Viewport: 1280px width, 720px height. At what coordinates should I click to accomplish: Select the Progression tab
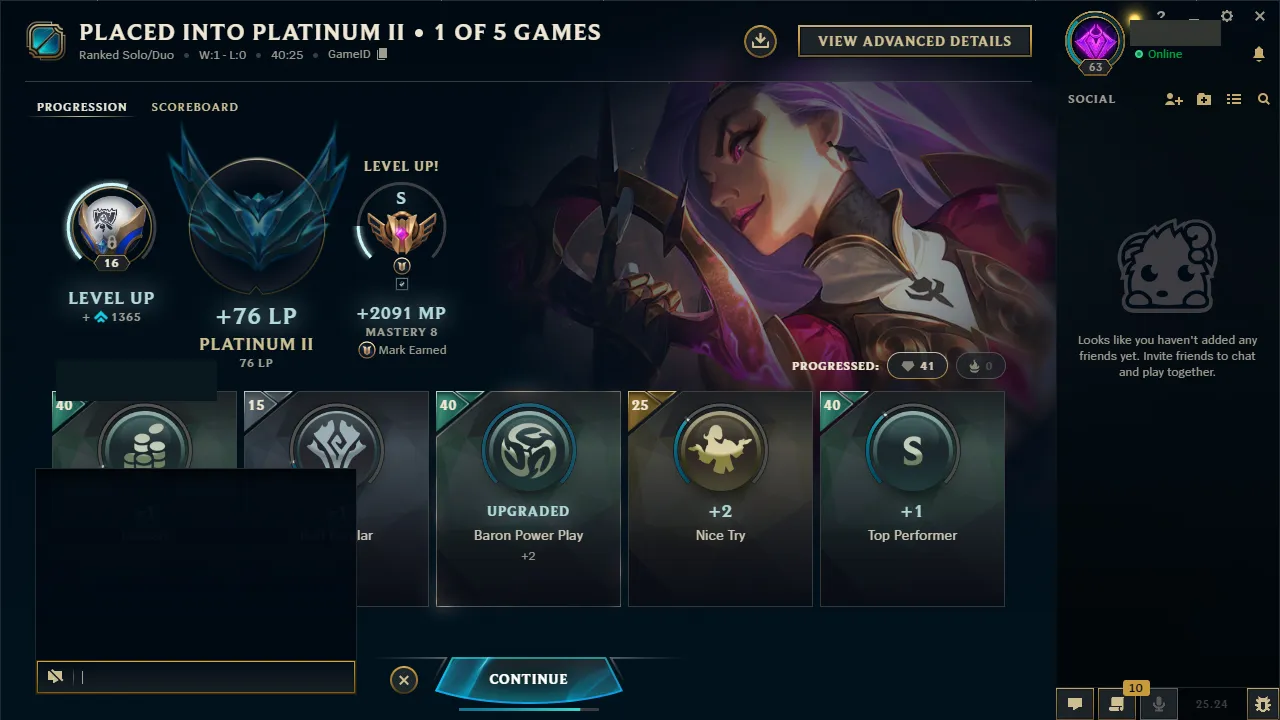pyautogui.click(x=81, y=106)
